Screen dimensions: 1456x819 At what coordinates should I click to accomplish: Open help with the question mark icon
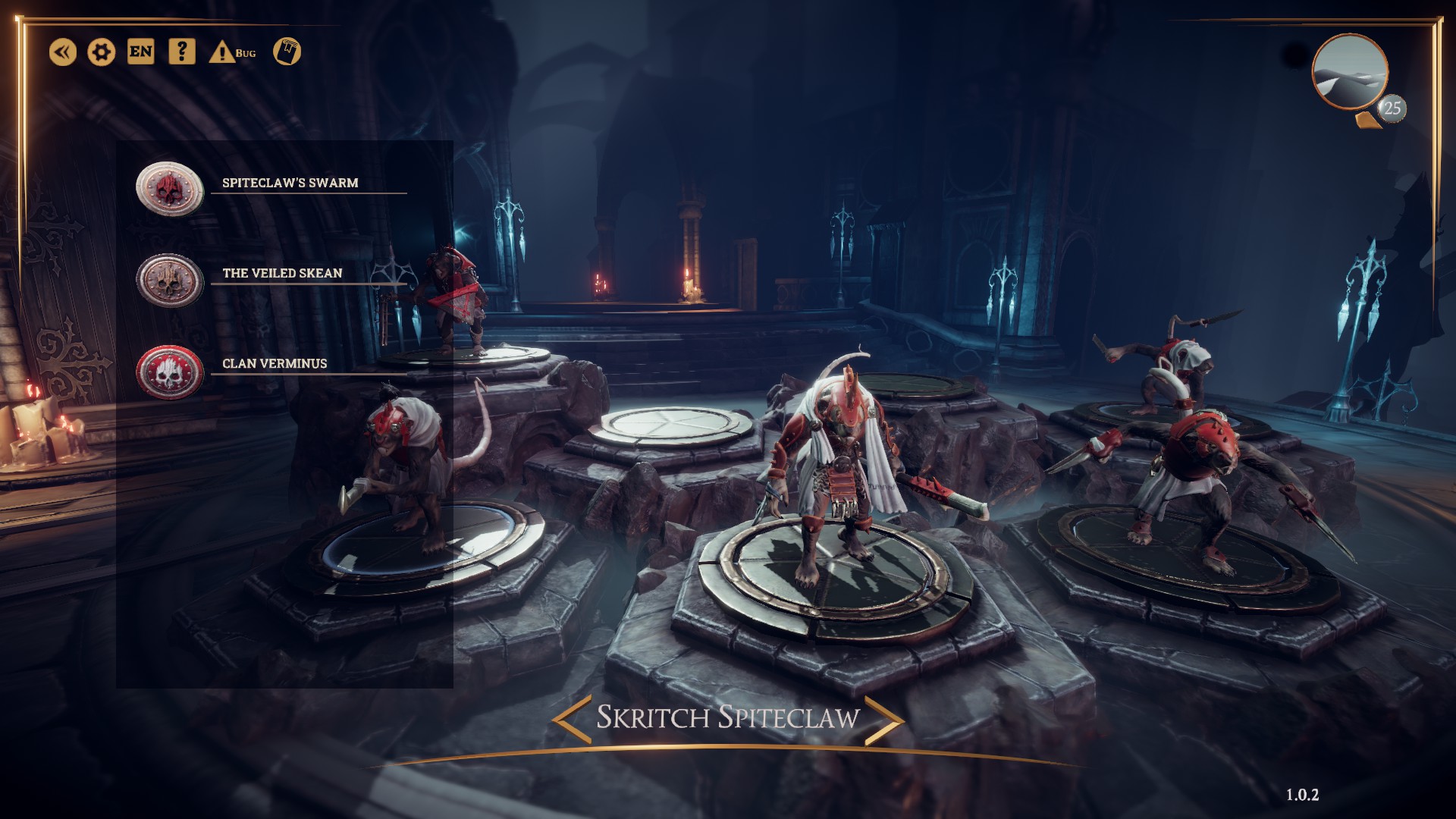point(181,52)
